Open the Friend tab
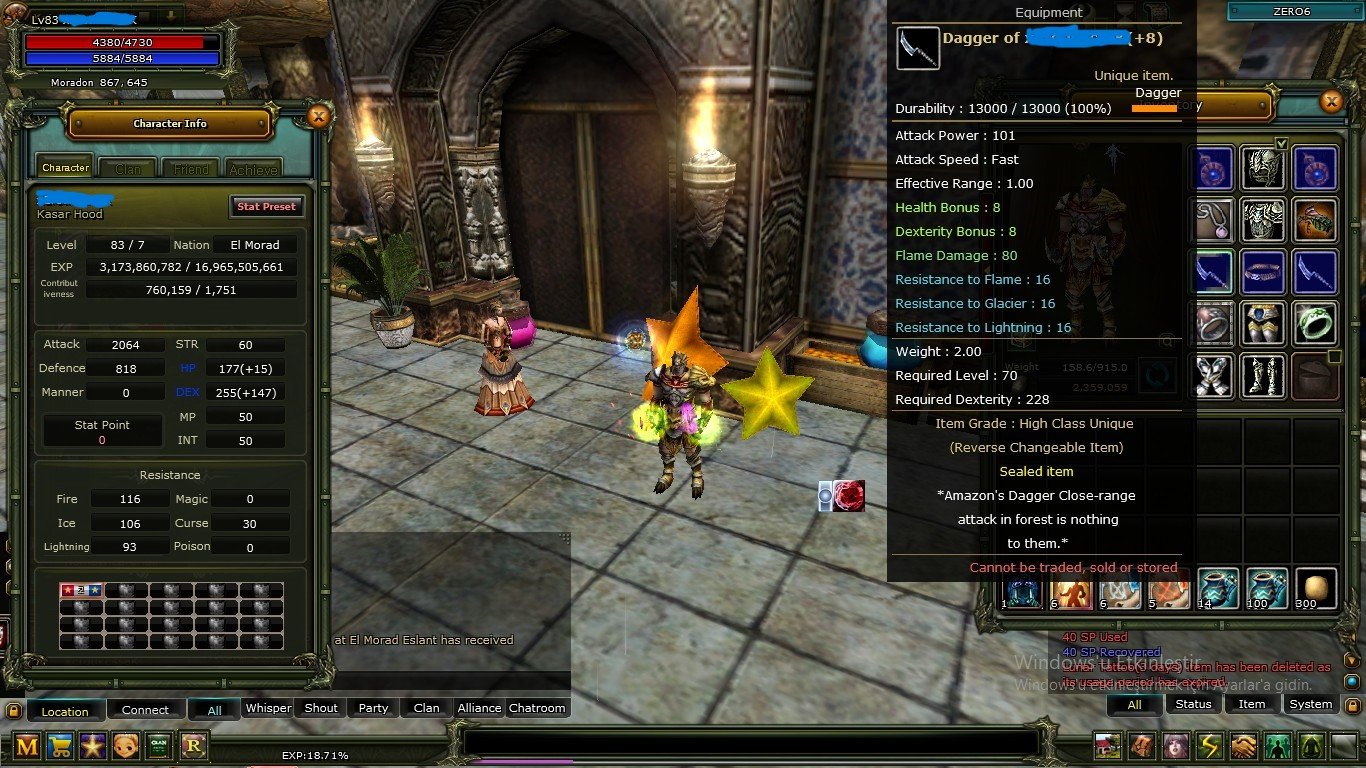 click(x=190, y=169)
